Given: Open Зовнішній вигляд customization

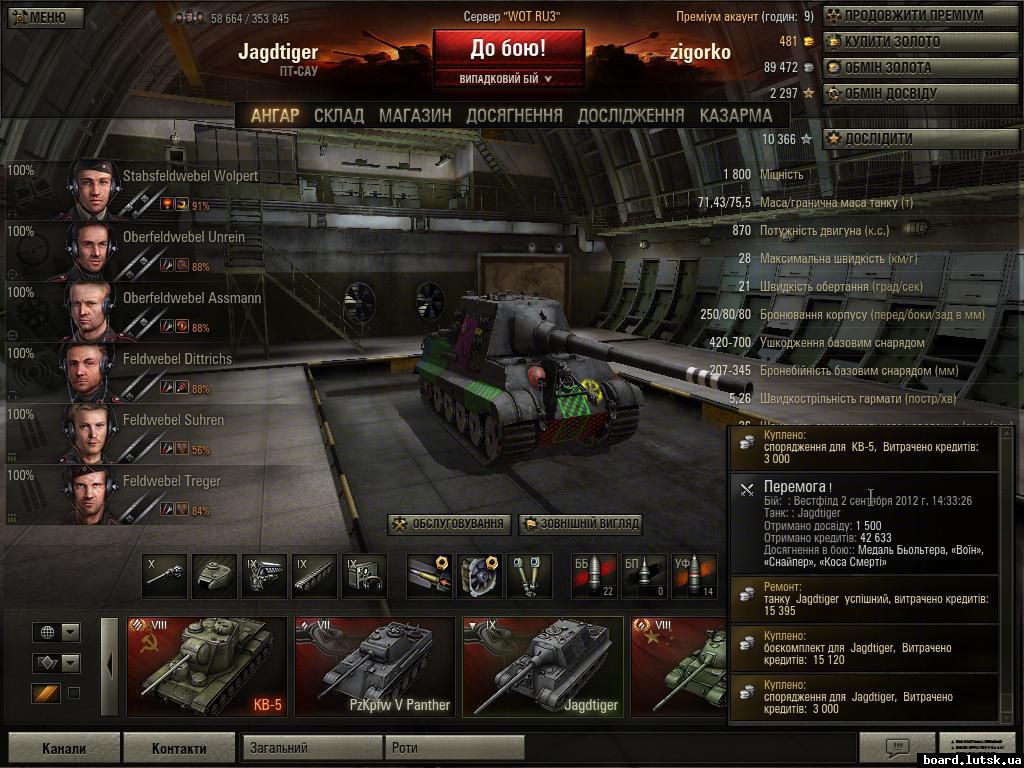Looking at the screenshot, I should pos(579,524).
